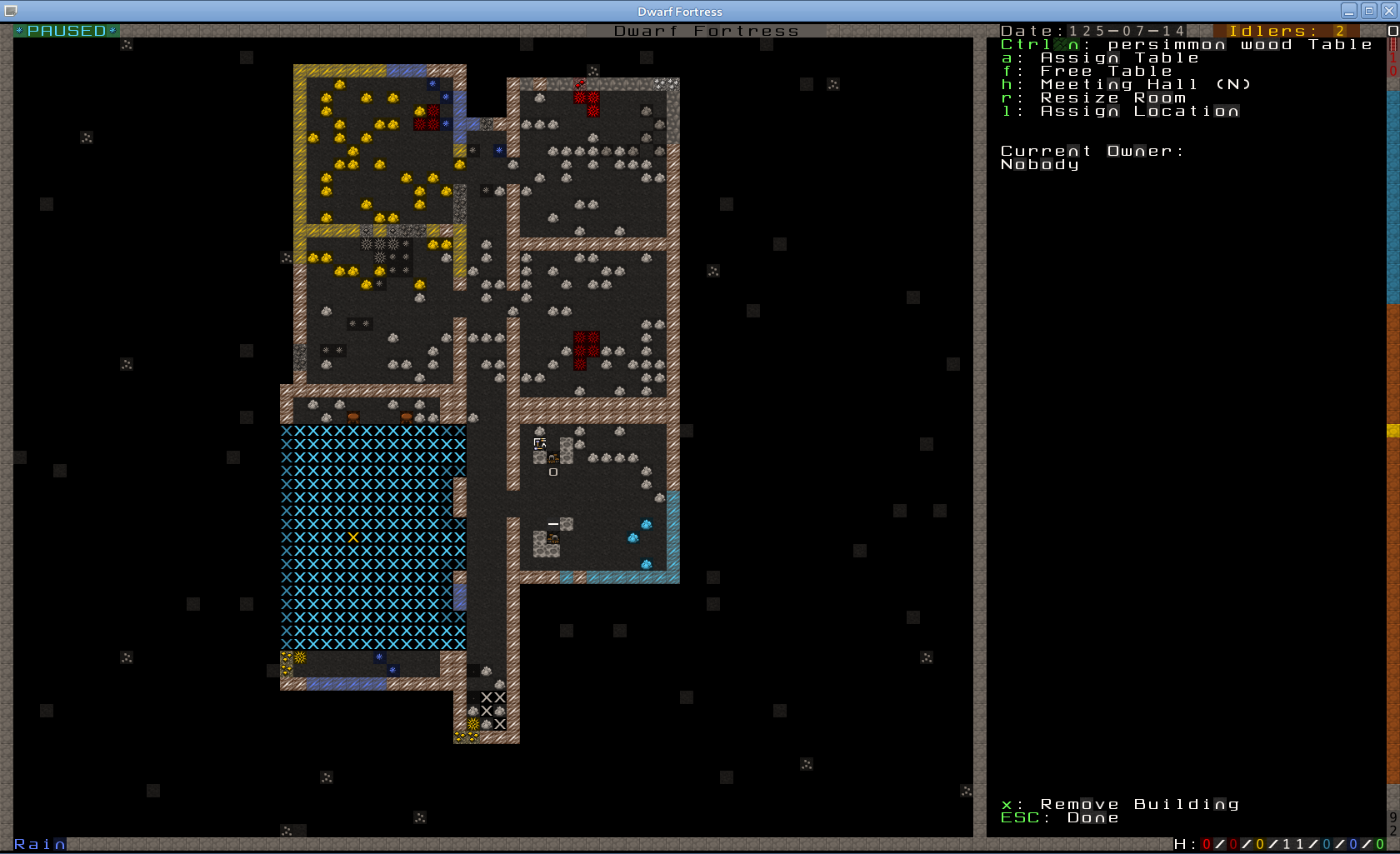Choose Remove Building
This screenshot has height=854, width=1400.
click(1138, 805)
